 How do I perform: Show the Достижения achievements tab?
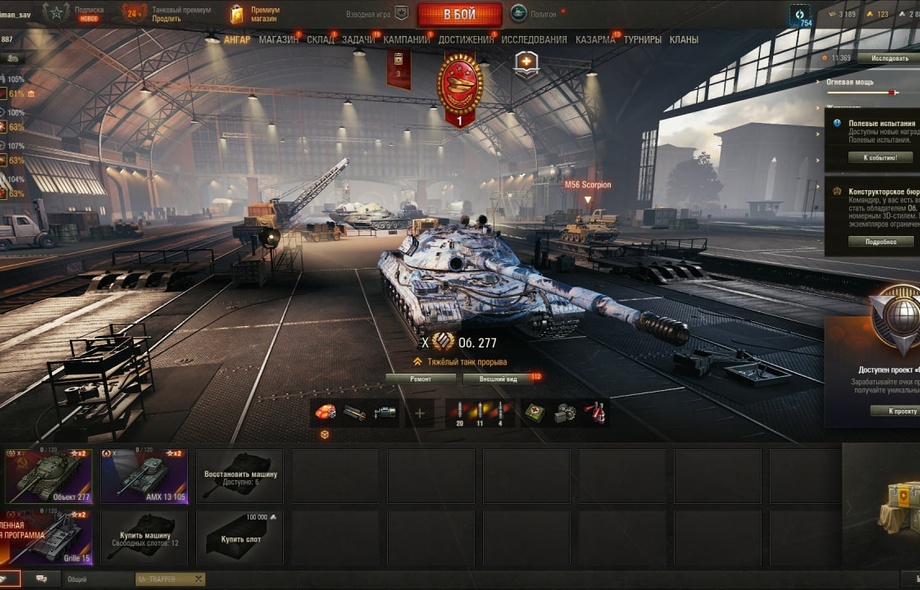[466, 40]
